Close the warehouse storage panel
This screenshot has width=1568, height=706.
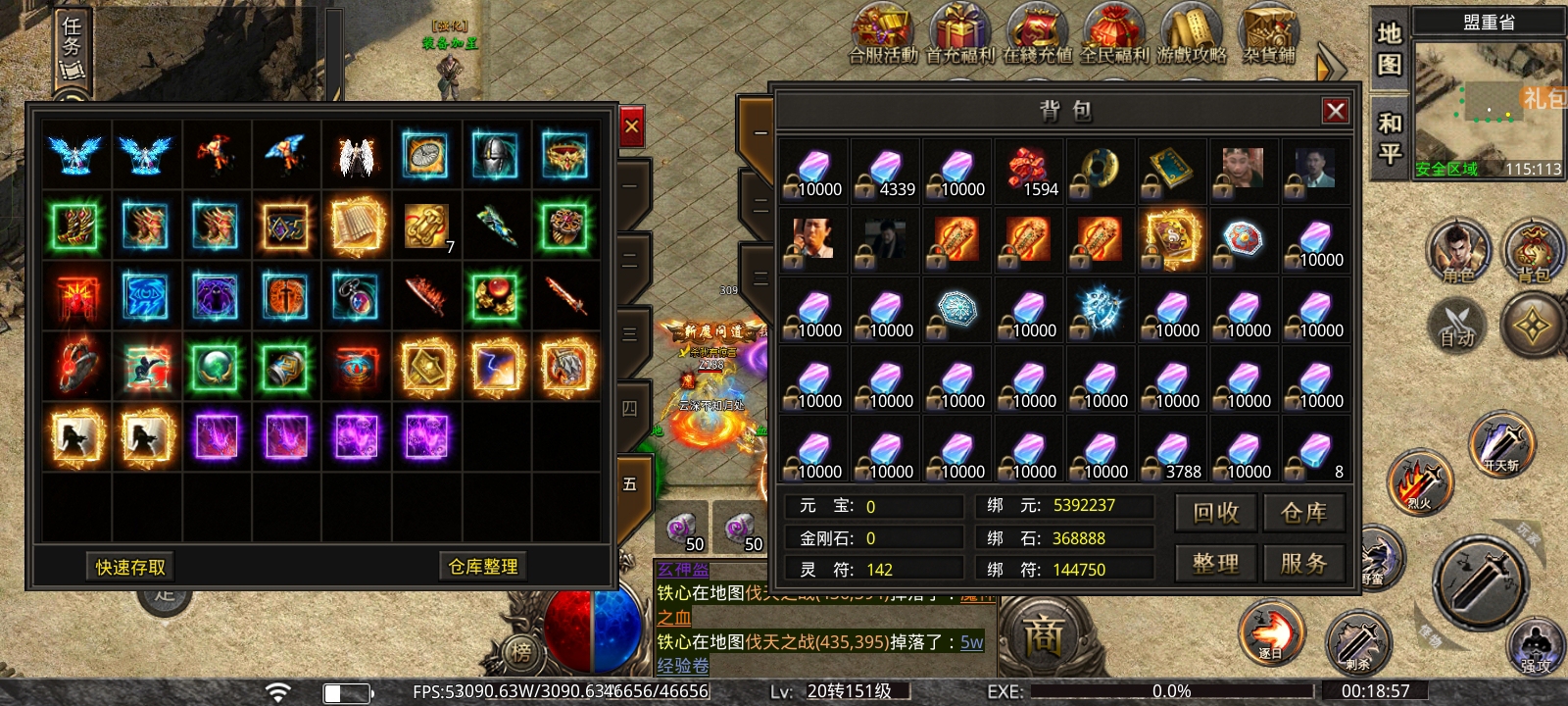point(632,126)
